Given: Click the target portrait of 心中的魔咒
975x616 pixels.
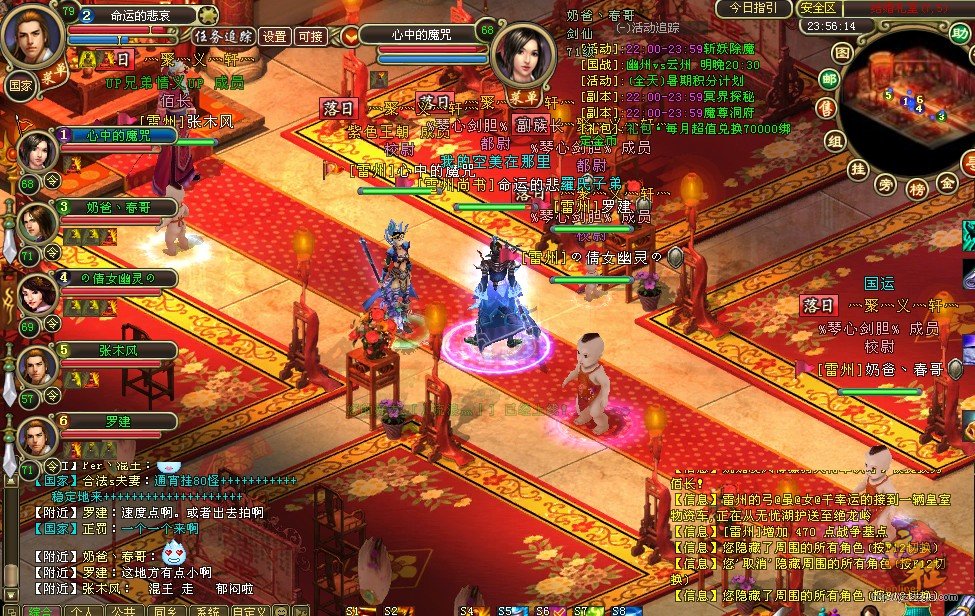Looking at the screenshot, I should pyautogui.click(x=524, y=55).
